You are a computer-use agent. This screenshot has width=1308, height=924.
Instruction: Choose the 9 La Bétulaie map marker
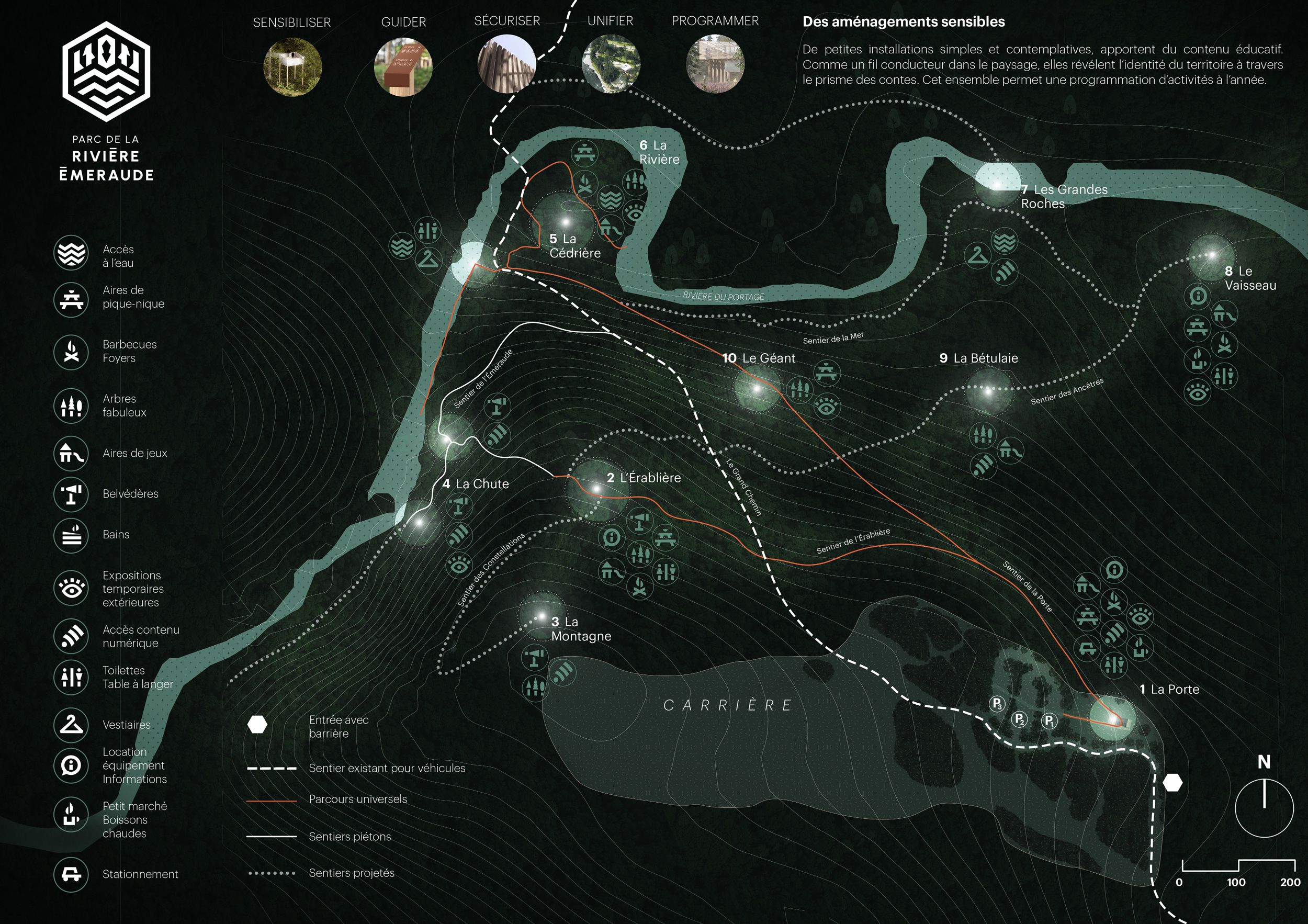[x=988, y=391]
